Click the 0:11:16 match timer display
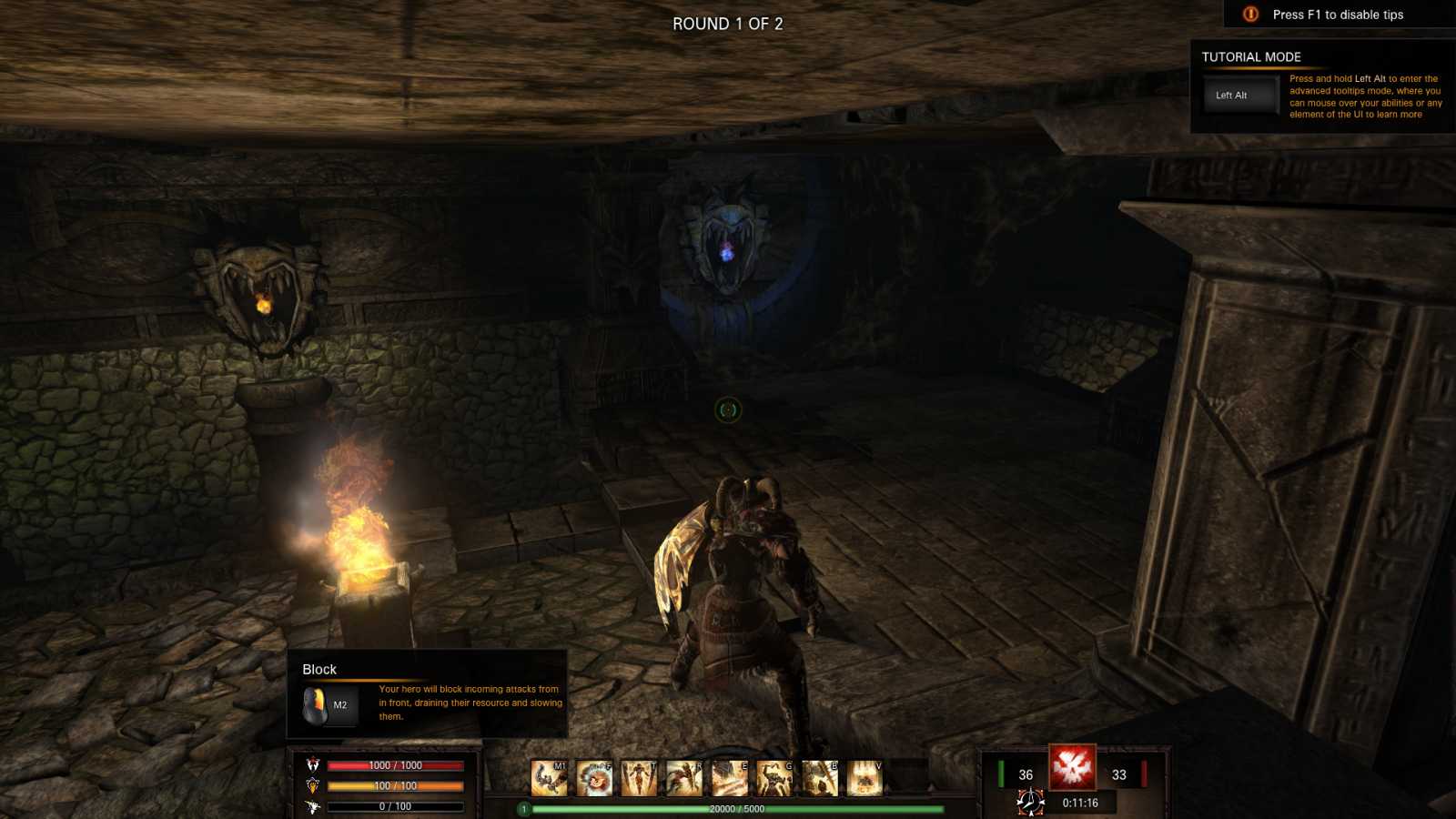The image size is (1456, 819). coord(1082,802)
